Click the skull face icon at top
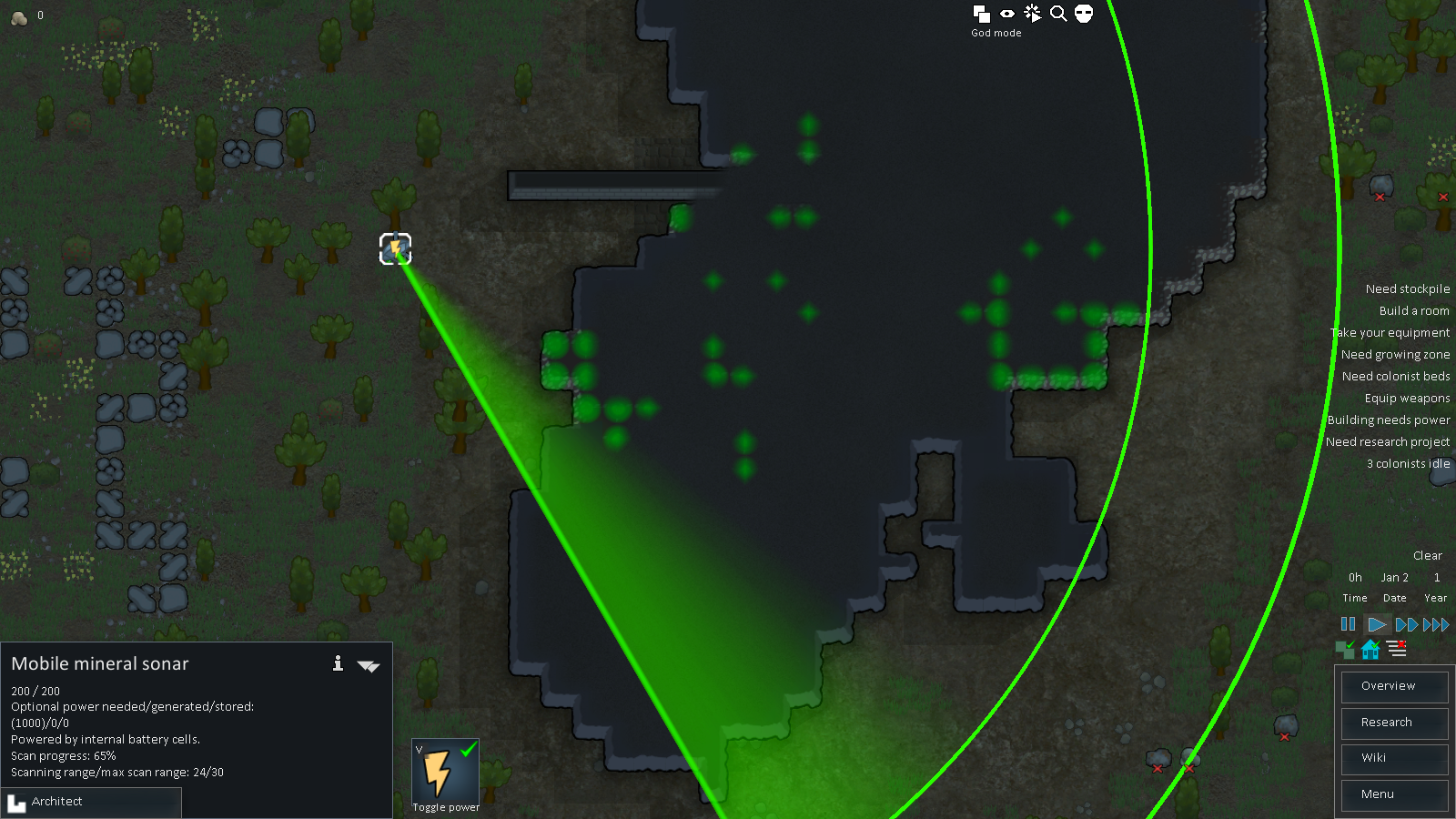 (1083, 14)
